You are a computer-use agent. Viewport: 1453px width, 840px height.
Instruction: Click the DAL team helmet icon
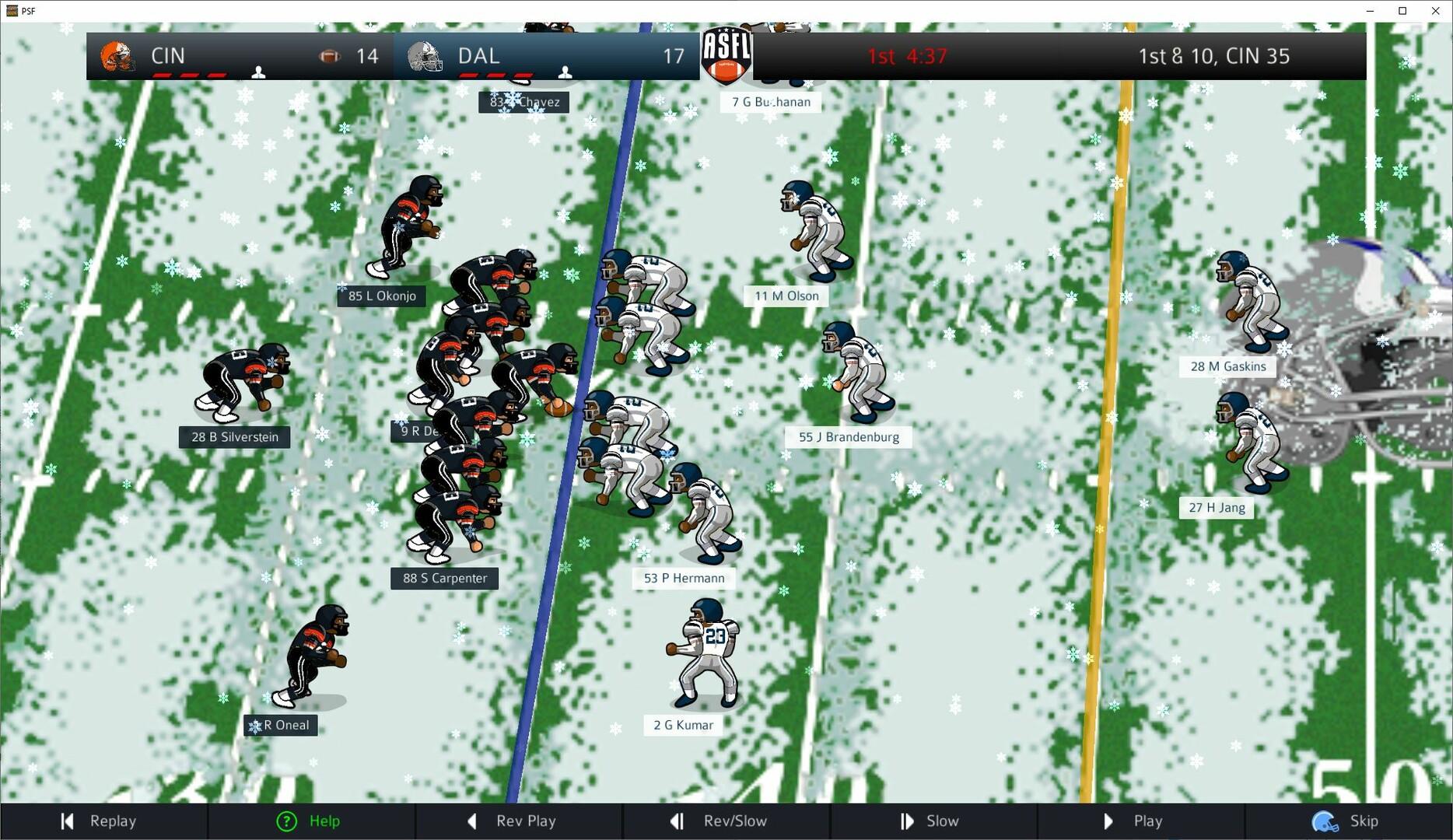(424, 55)
